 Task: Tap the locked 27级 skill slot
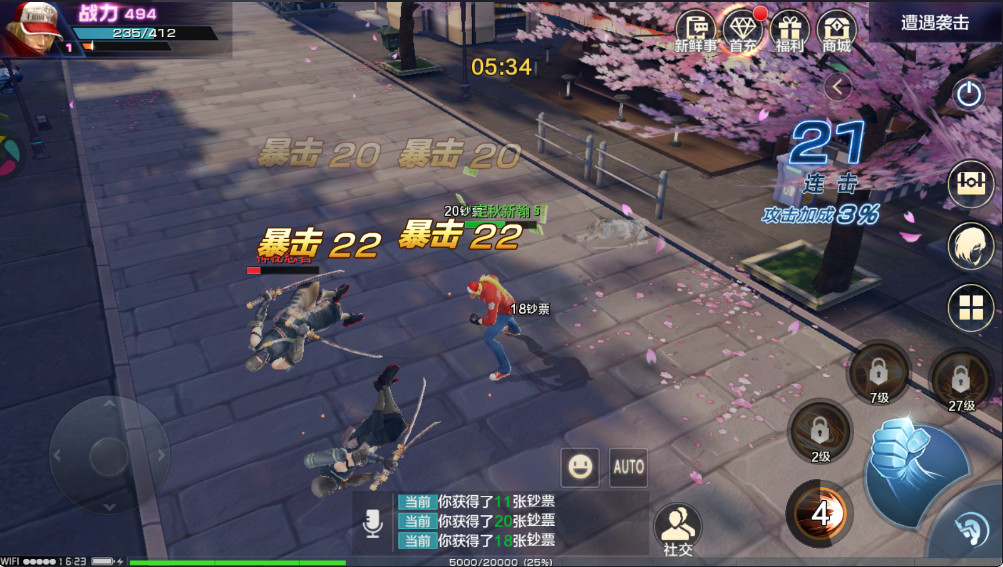coord(961,380)
